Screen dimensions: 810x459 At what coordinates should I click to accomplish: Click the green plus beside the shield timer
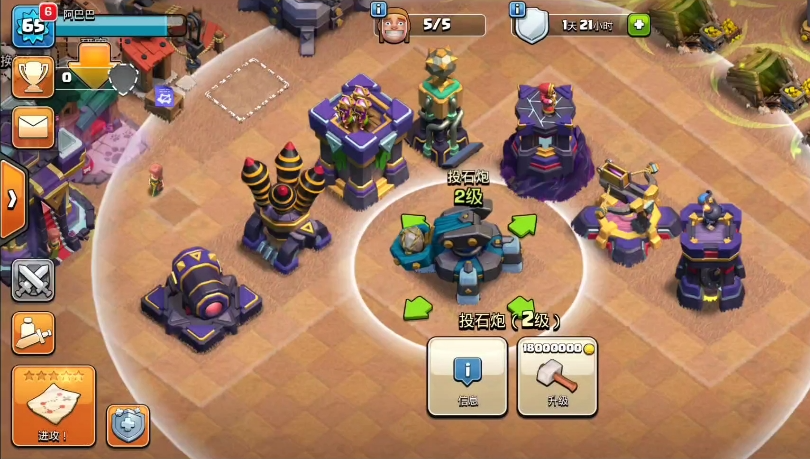click(x=638, y=25)
